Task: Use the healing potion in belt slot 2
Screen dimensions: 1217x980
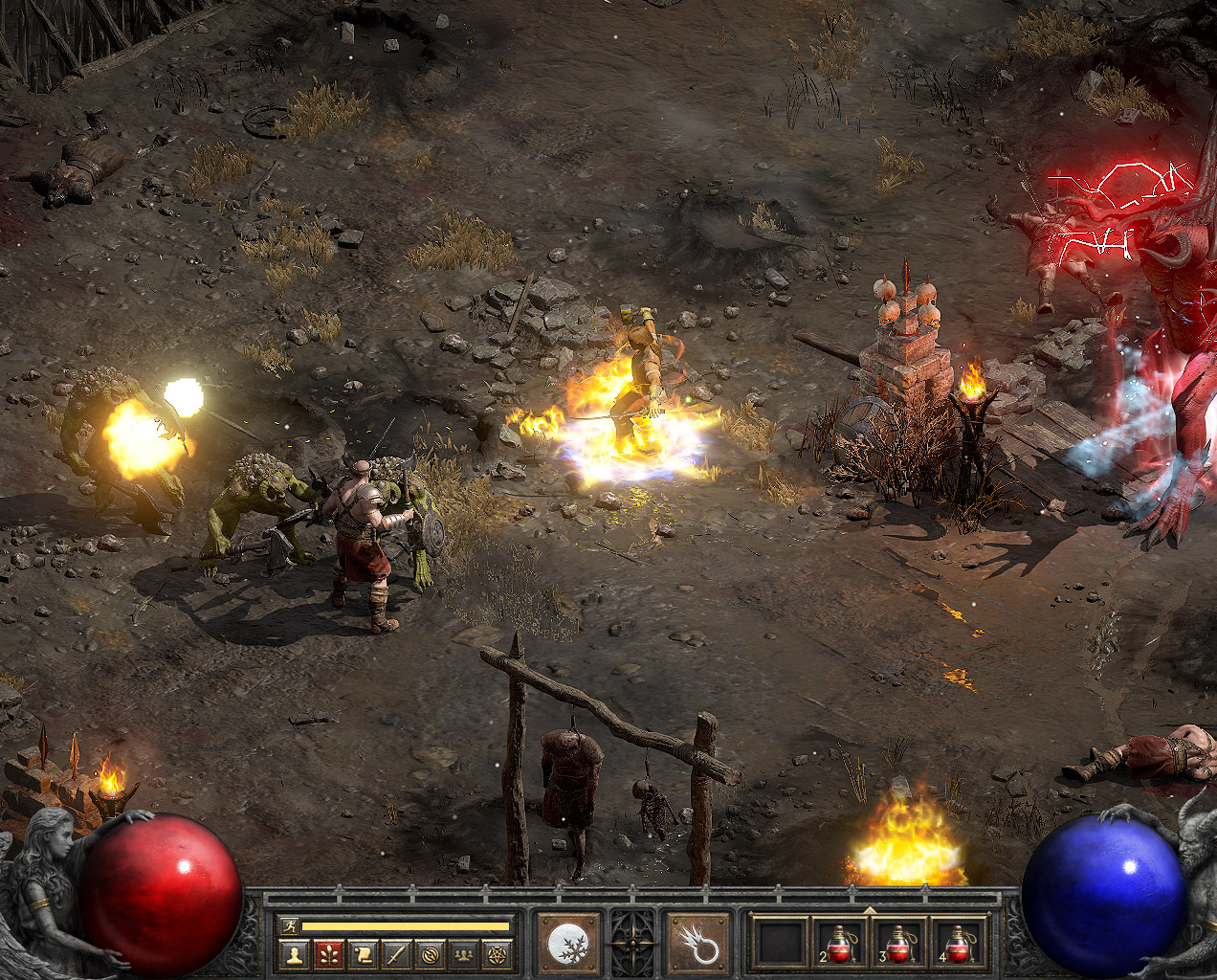Action: [x=840, y=945]
